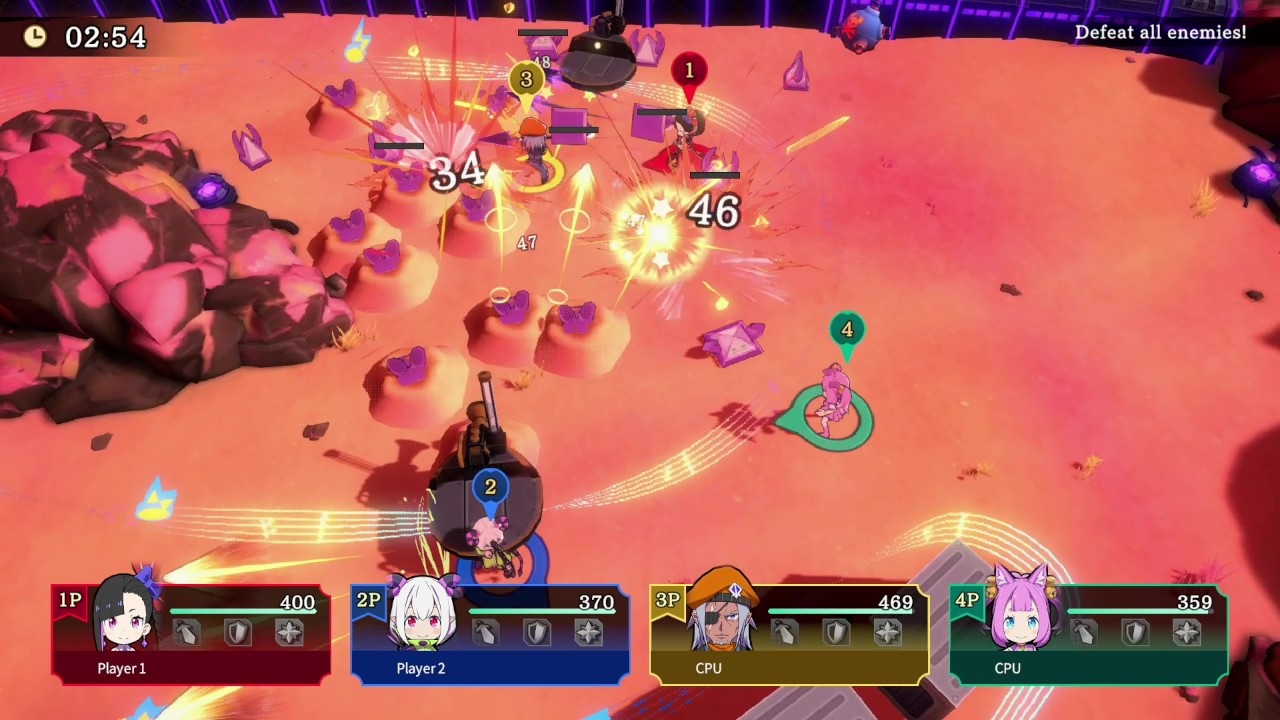Click the red number 1 enemy marker
The height and width of the screenshot is (720, 1280).
690,70
